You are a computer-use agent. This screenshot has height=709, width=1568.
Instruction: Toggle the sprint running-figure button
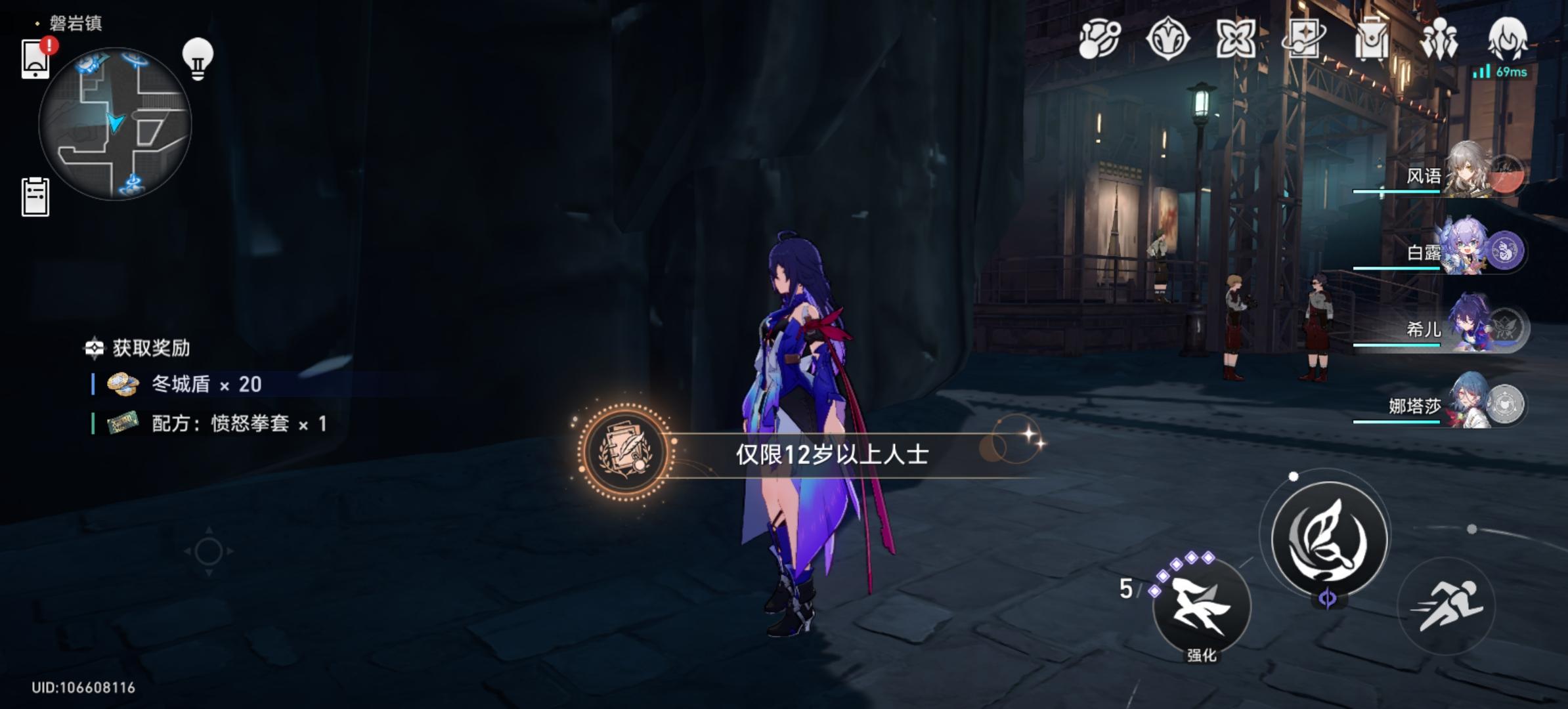pyautogui.click(x=1447, y=606)
